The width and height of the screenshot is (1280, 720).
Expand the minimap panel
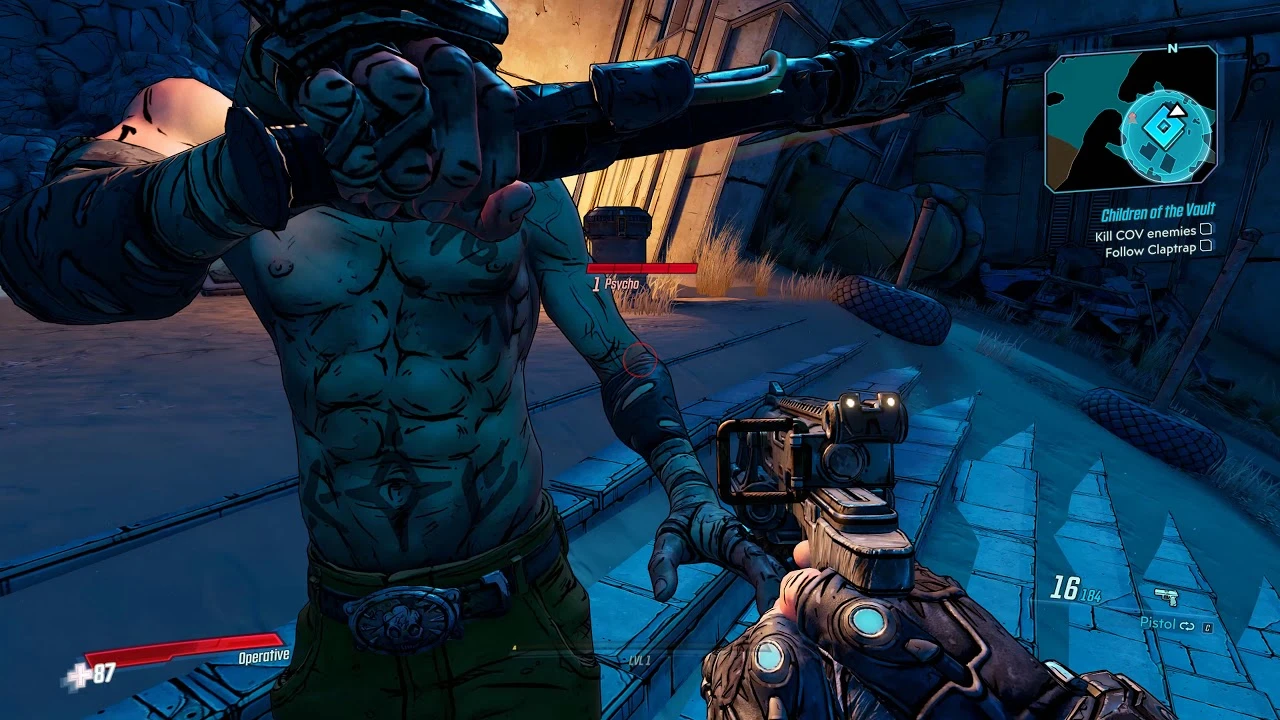[1128, 122]
